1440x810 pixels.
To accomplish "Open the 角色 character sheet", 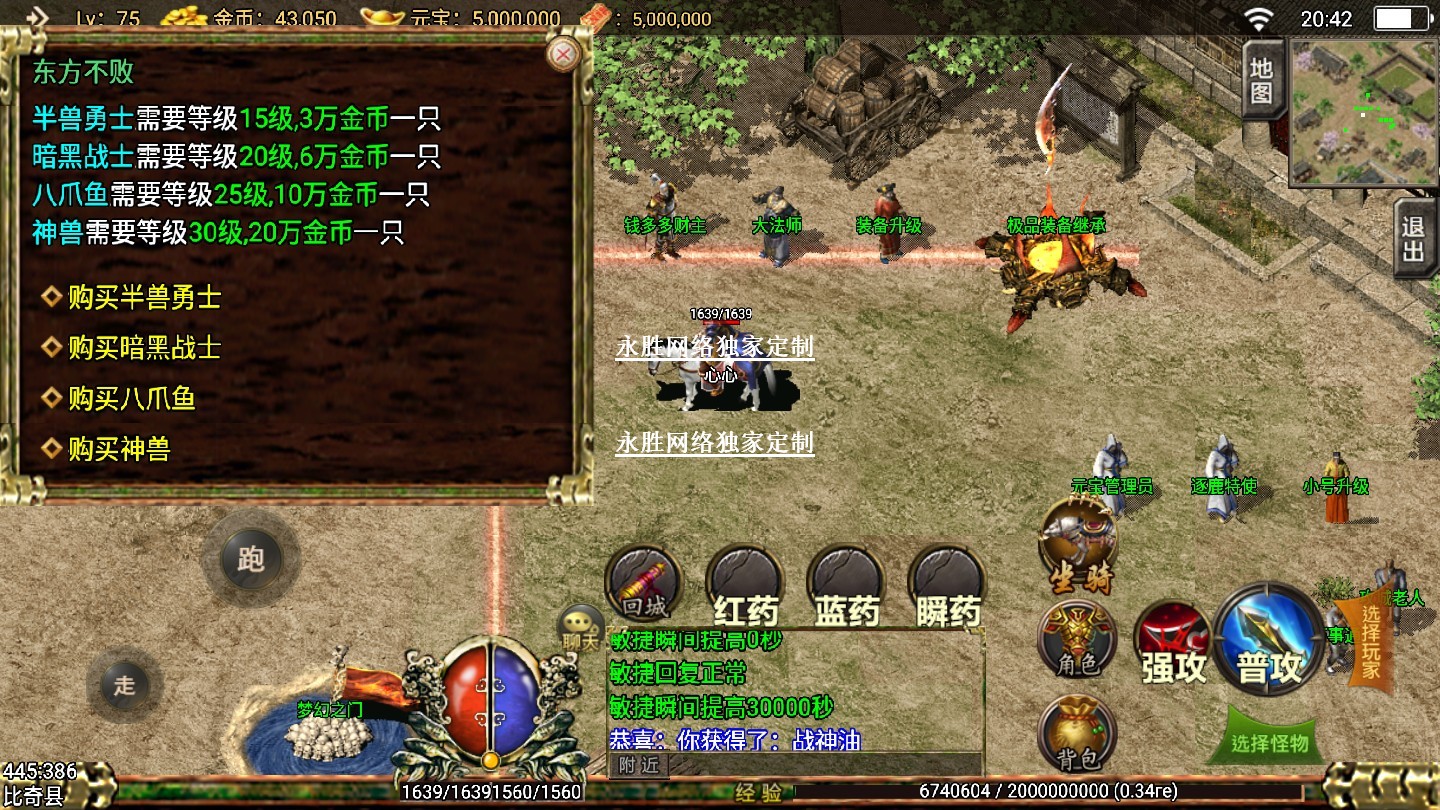I will point(1077,642).
